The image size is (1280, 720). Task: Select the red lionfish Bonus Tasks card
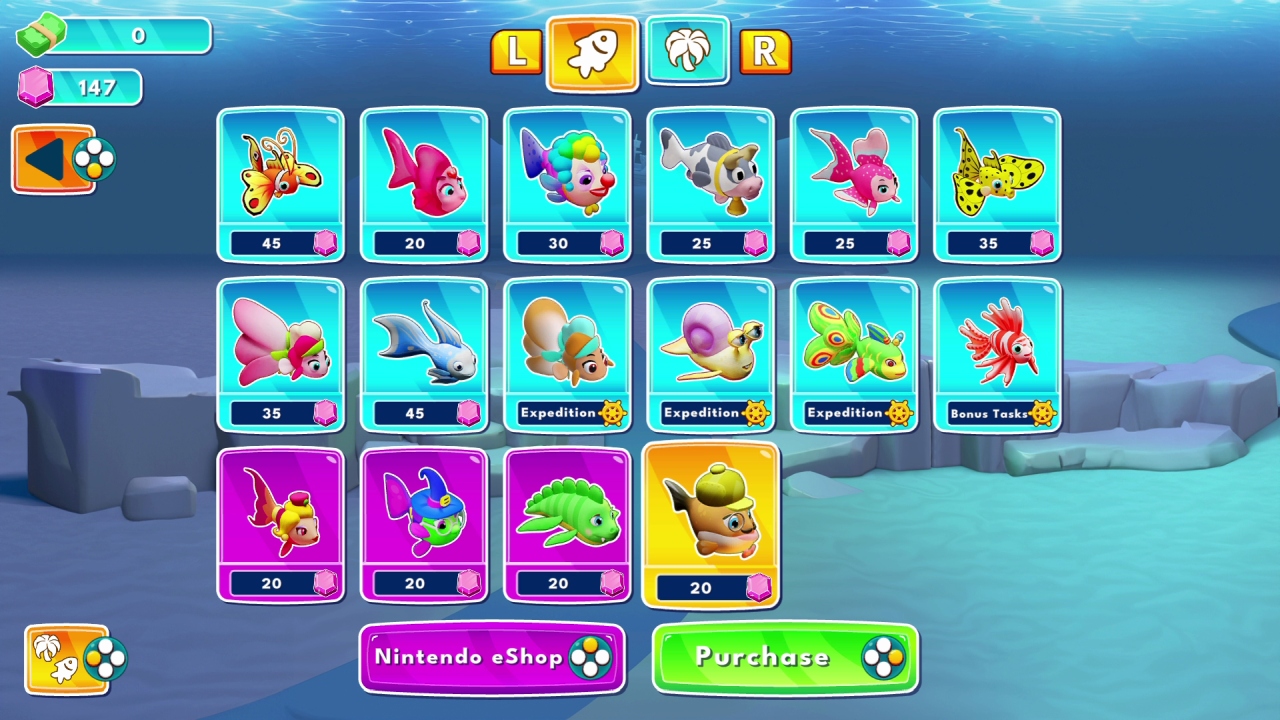[x=998, y=355]
